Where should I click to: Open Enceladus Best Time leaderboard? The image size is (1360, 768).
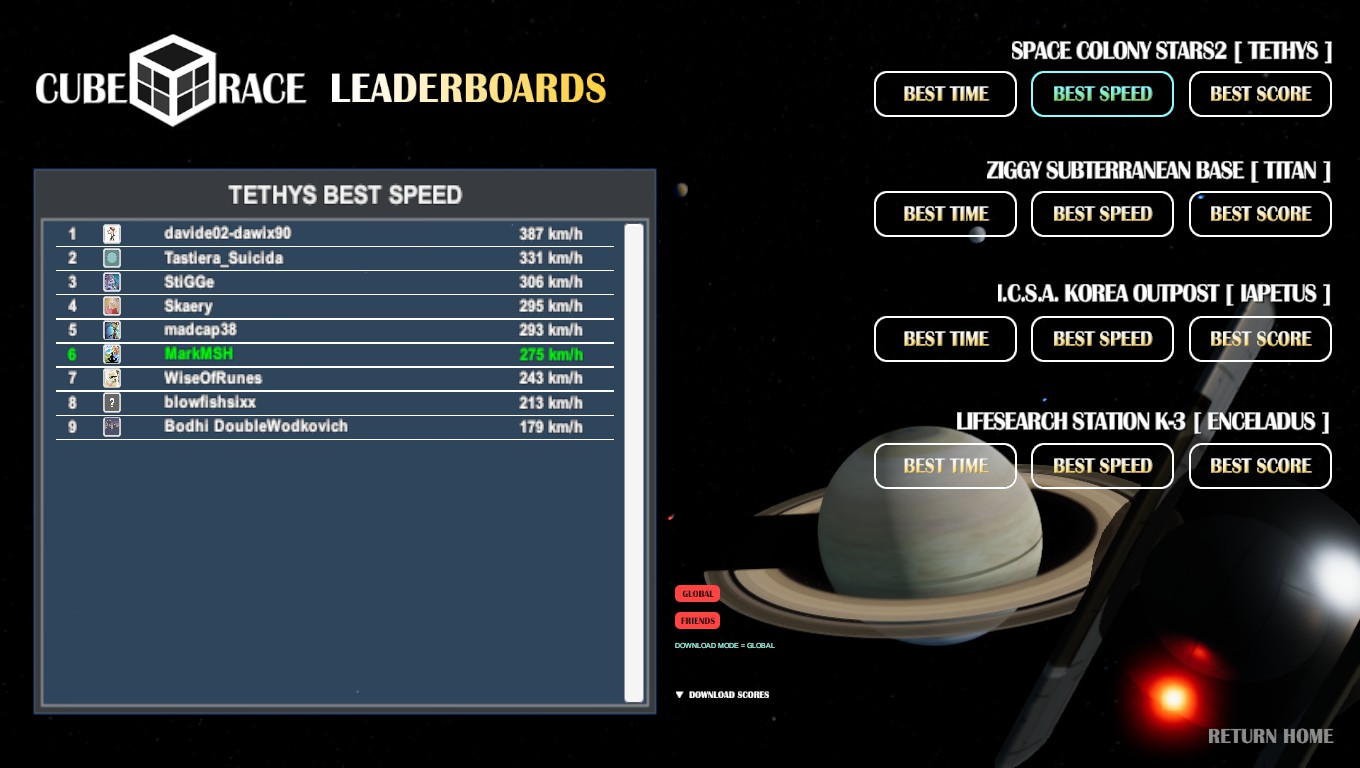945,466
